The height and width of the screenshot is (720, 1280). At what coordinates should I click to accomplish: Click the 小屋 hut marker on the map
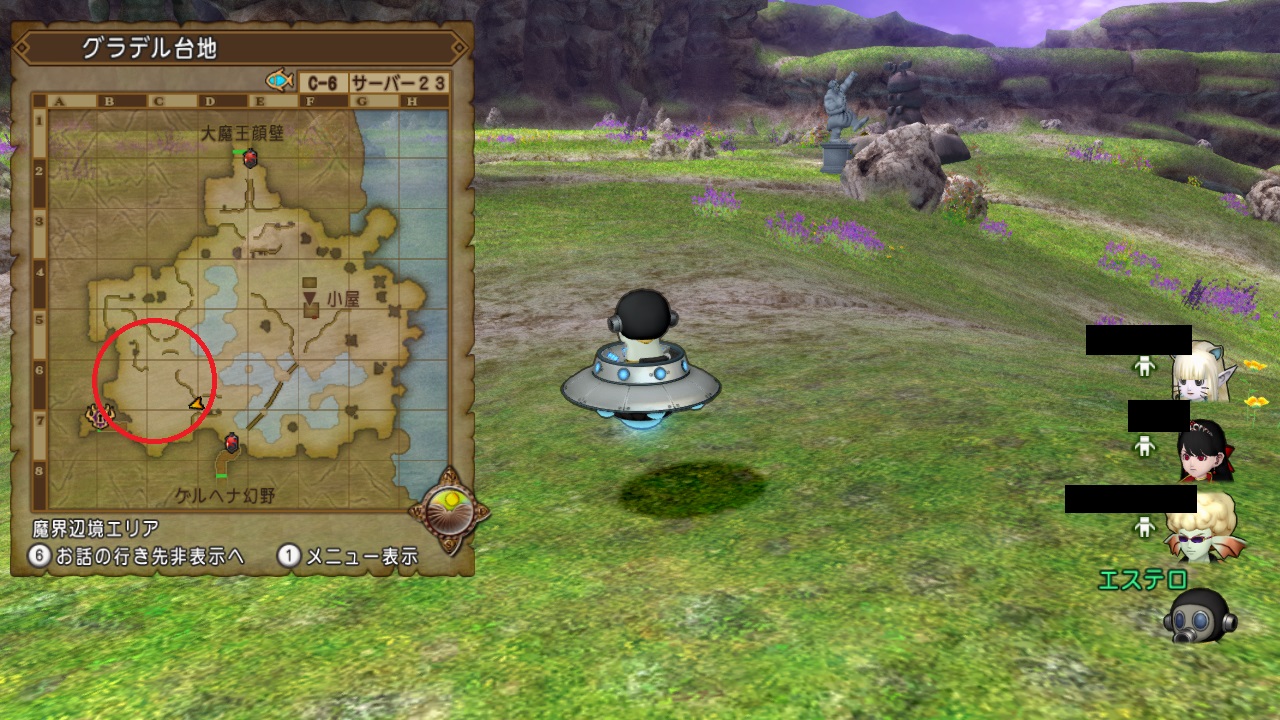[x=311, y=298]
